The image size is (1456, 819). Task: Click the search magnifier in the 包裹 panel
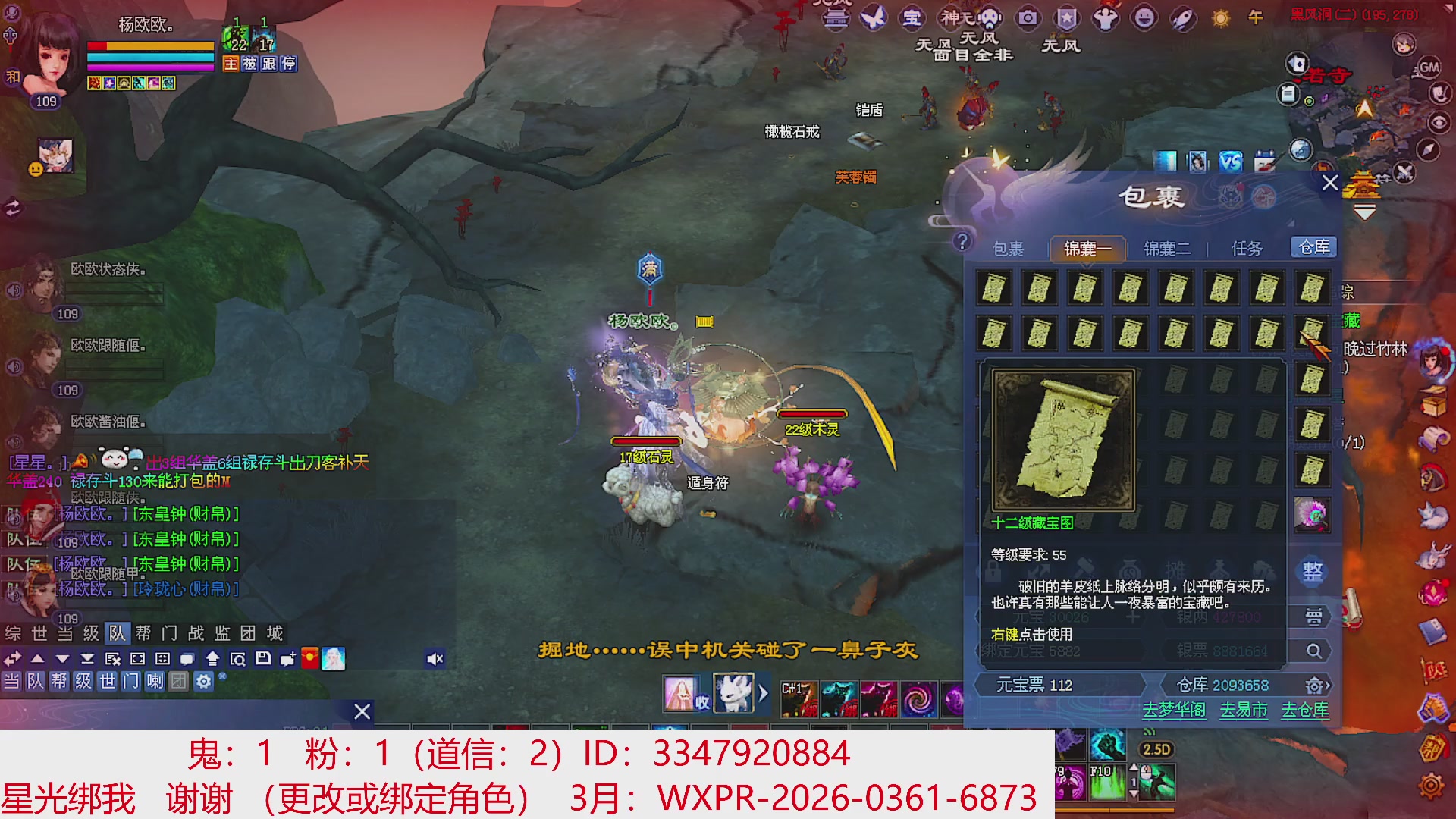1313,651
